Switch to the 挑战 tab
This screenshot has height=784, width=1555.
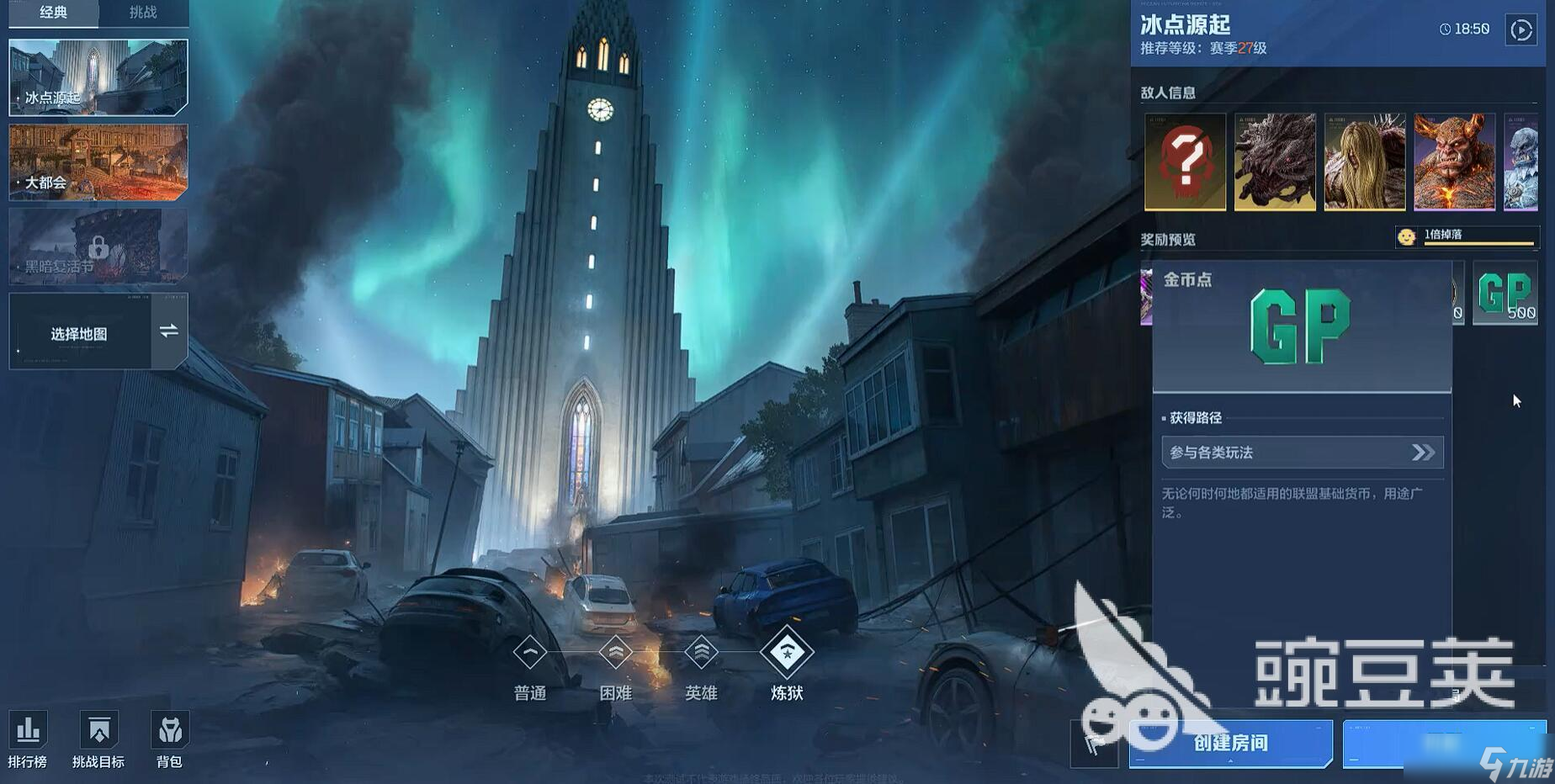(143, 13)
